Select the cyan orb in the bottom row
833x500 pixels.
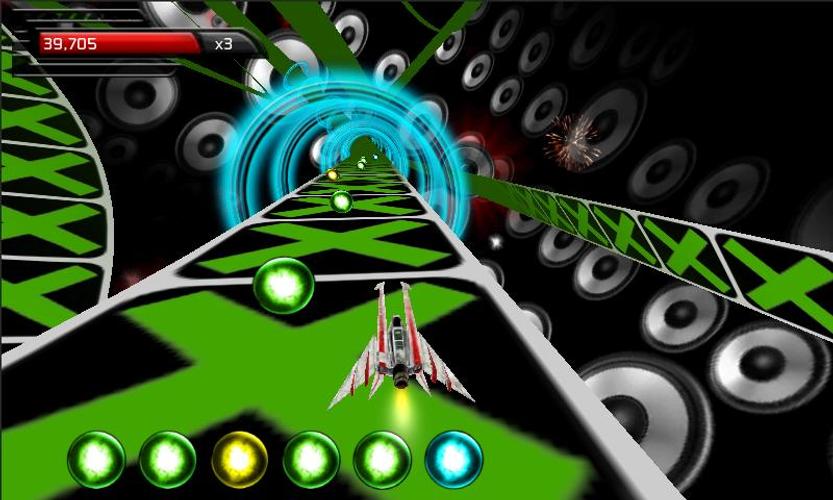tap(454, 459)
